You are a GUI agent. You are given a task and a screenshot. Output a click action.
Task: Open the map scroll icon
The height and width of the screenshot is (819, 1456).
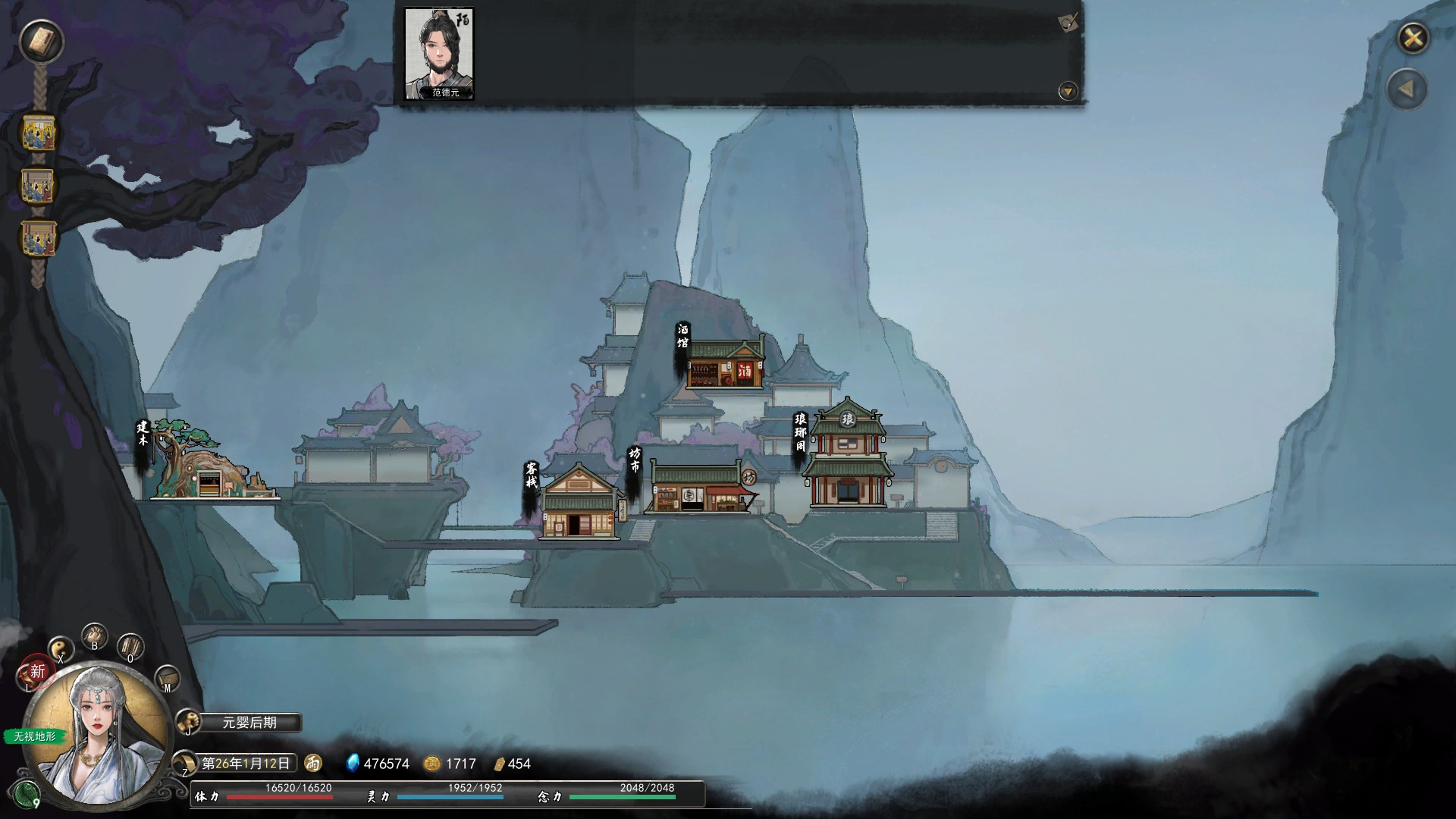click(x=167, y=677)
